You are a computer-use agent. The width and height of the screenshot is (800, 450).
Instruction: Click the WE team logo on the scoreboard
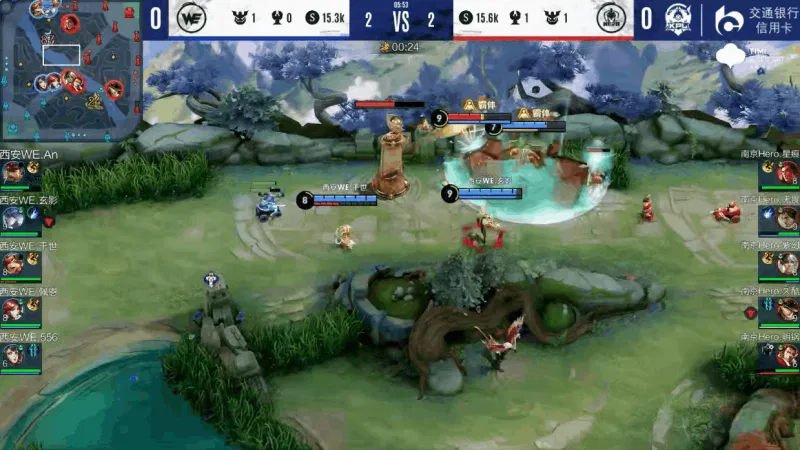pyautogui.click(x=190, y=18)
